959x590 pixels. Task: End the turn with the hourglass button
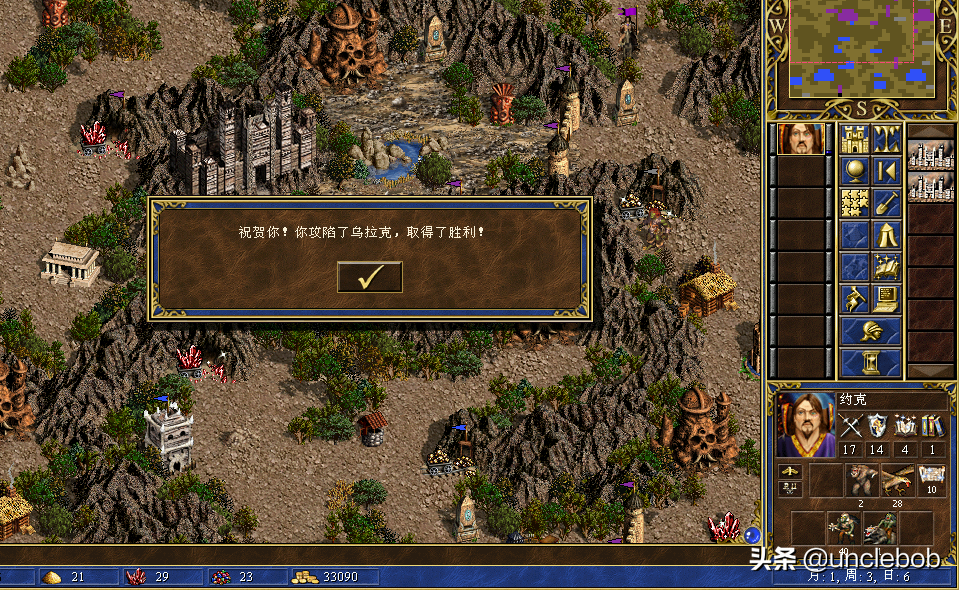tap(870, 361)
